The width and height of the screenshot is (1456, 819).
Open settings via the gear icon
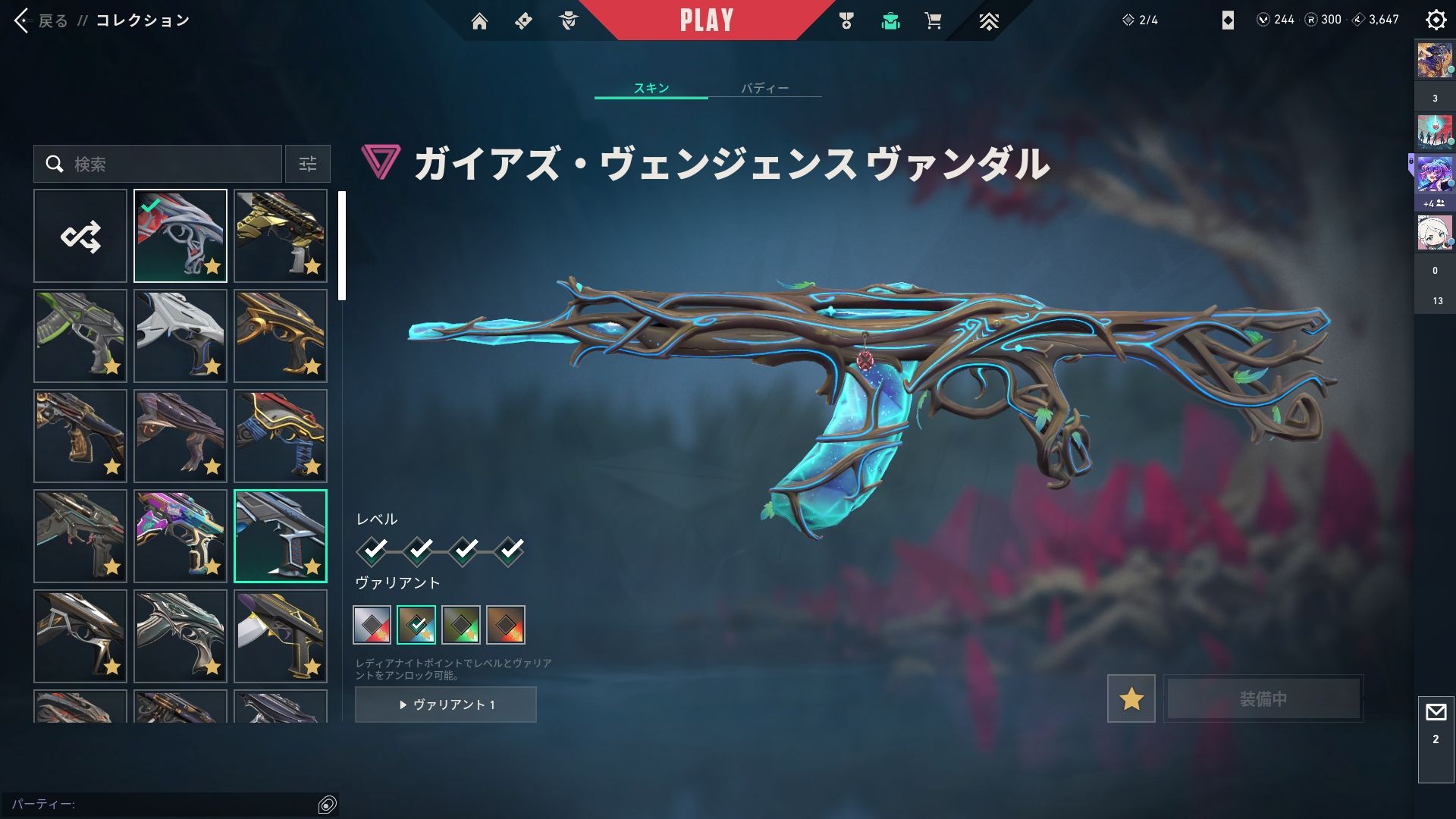[x=1436, y=20]
